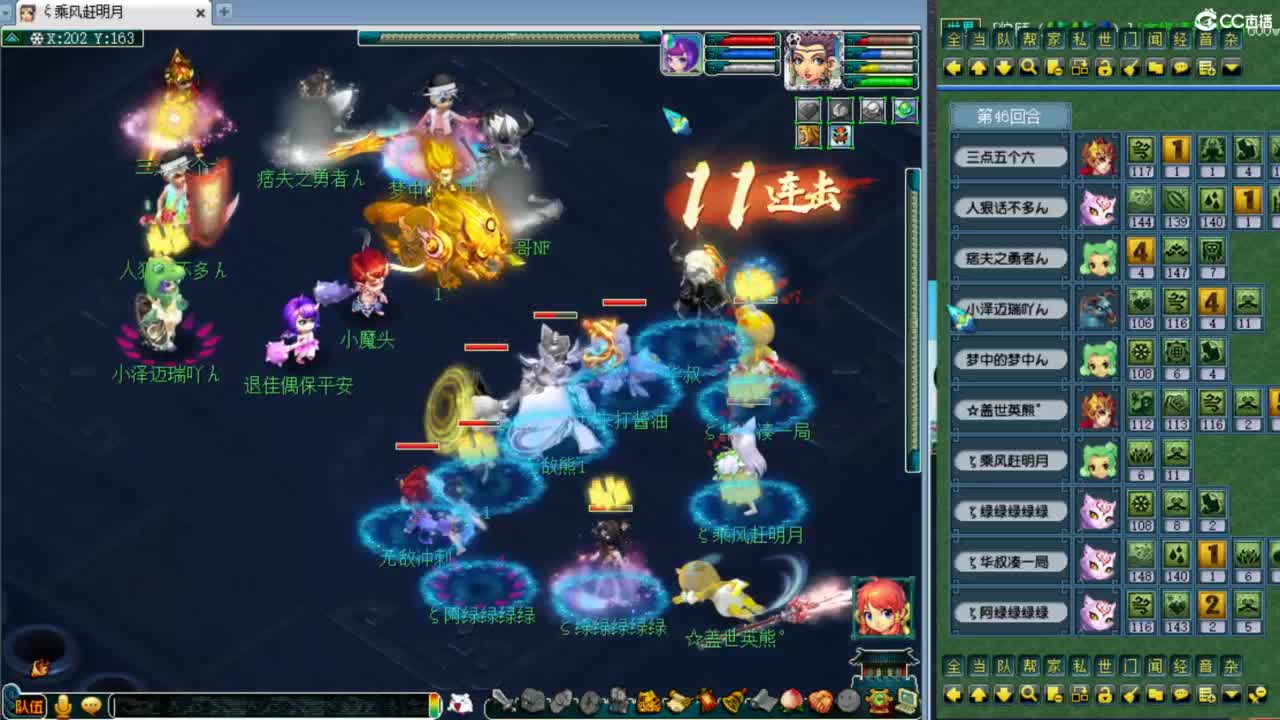This screenshot has width=1280, height=720.
Task: Click the magnifying glass search icon above the chat
Action: [x=1028, y=68]
